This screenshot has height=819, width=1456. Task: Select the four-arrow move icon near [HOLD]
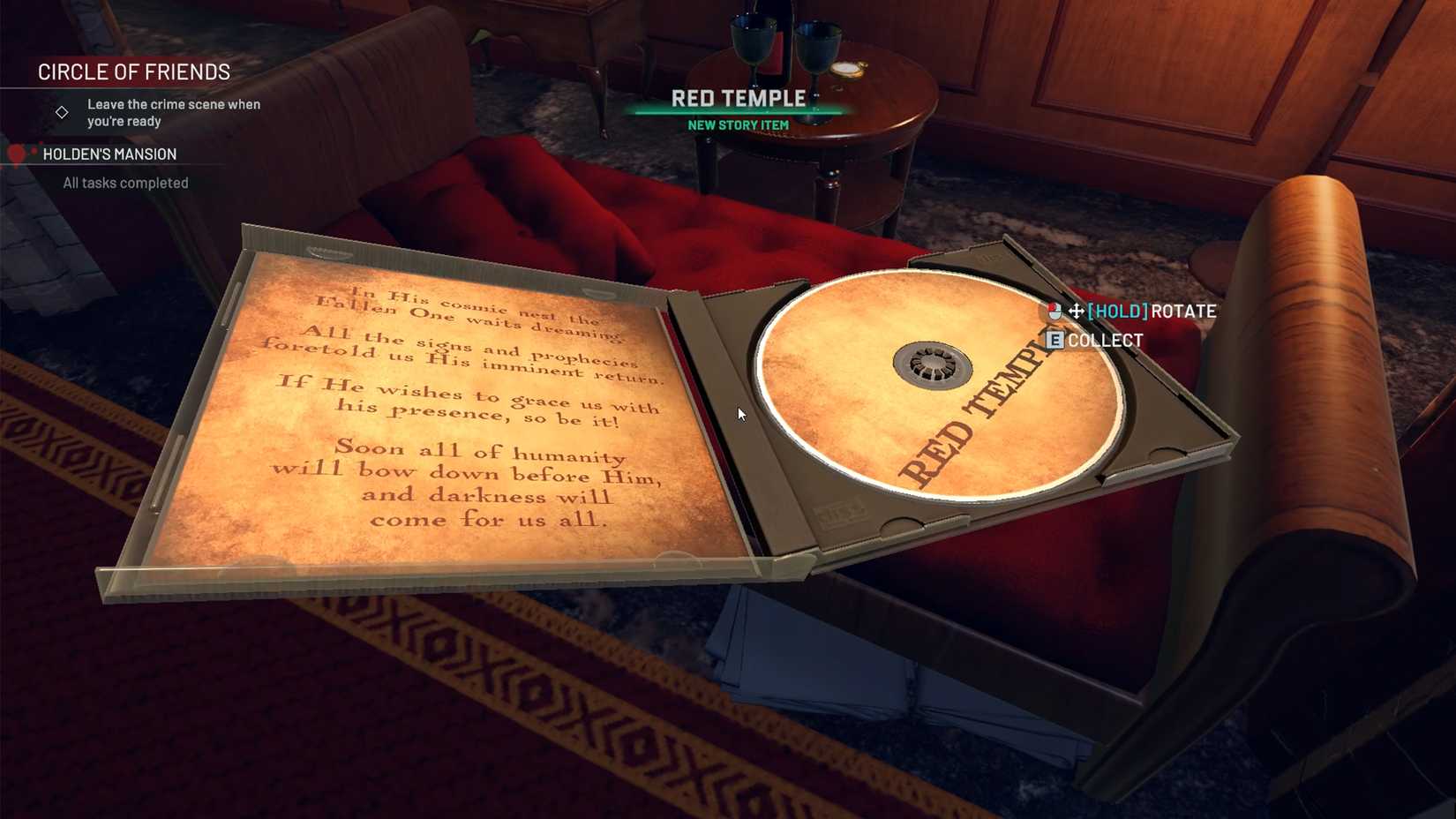point(1077,311)
